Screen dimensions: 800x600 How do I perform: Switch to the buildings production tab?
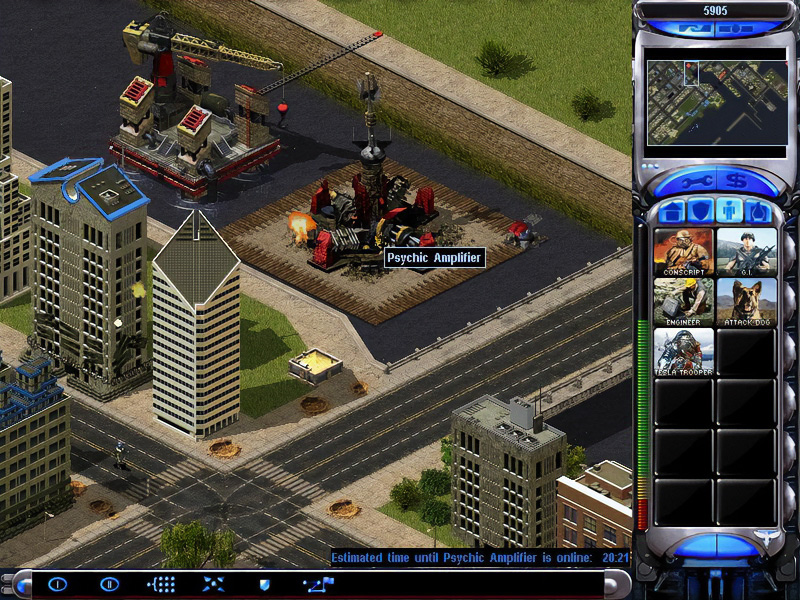[673, 212]
